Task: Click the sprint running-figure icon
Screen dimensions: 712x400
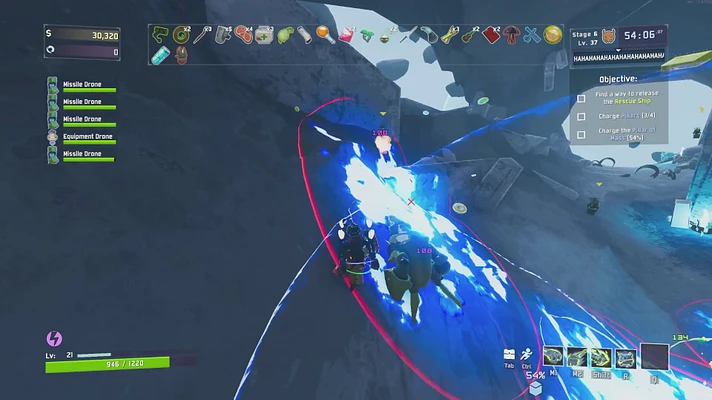Action: tap(527, 354)
